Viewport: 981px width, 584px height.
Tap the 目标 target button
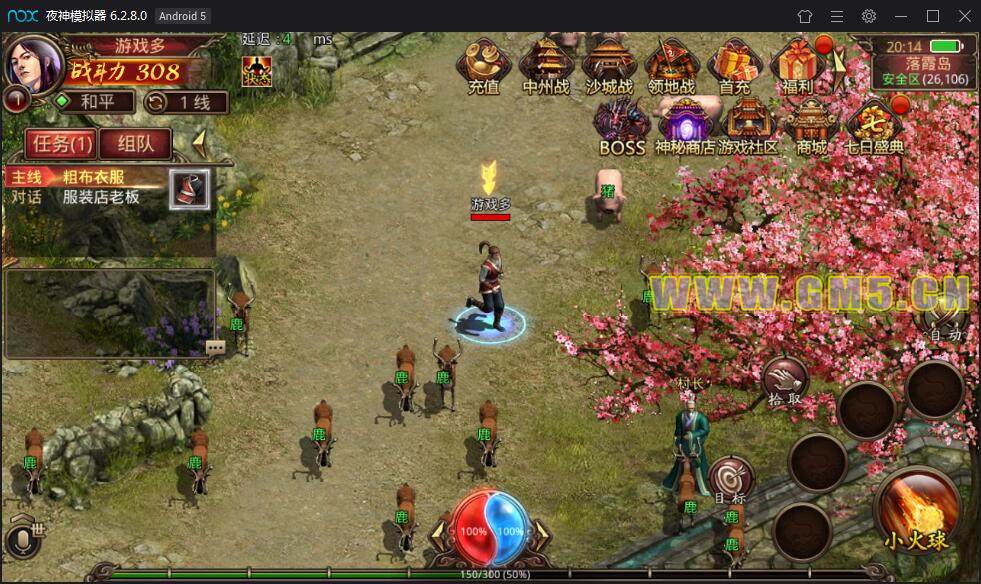pos(730,481)
